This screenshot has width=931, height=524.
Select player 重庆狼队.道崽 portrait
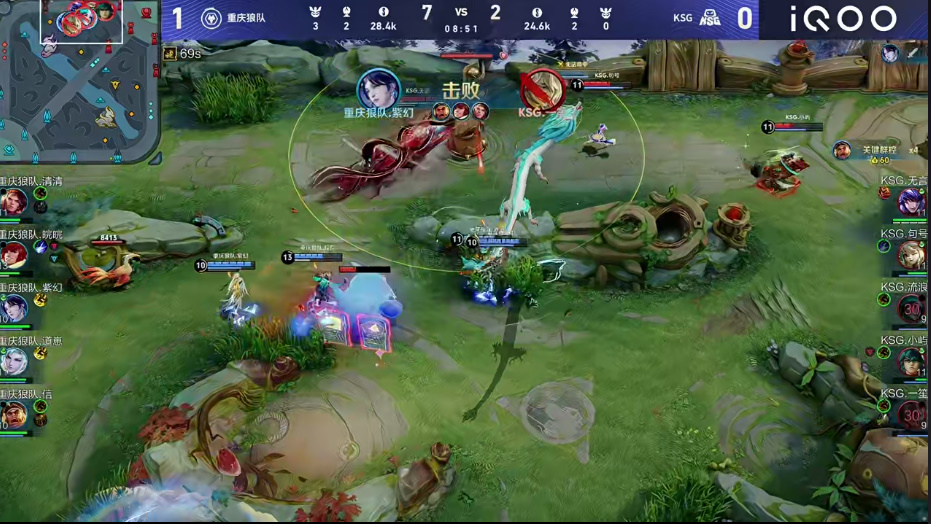point(13,361)
